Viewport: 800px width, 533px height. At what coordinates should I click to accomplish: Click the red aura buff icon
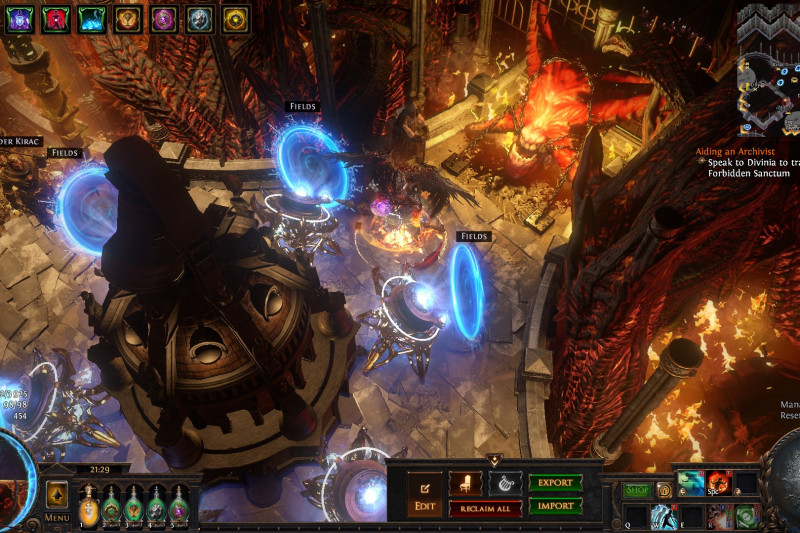pos(56,18)
